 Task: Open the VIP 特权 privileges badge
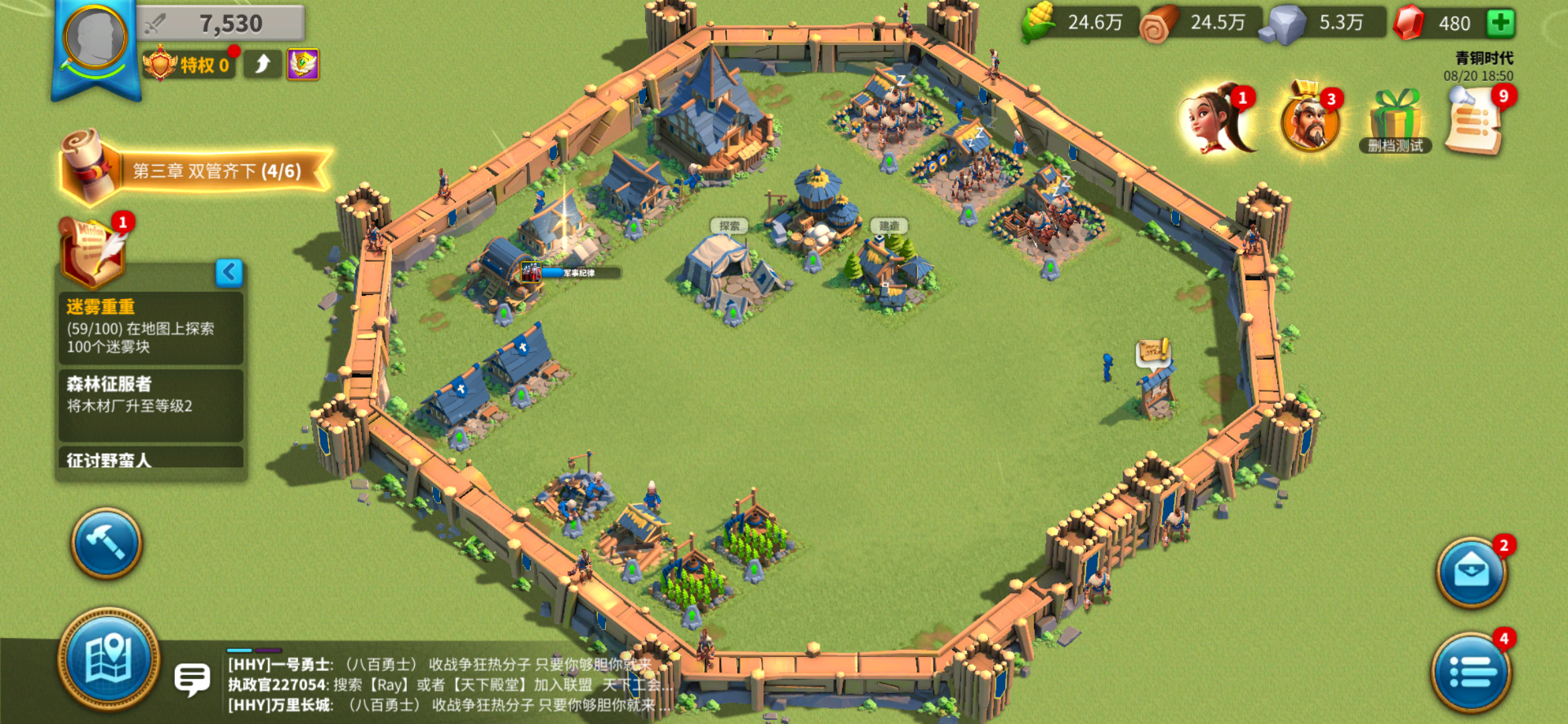point(189,65)
